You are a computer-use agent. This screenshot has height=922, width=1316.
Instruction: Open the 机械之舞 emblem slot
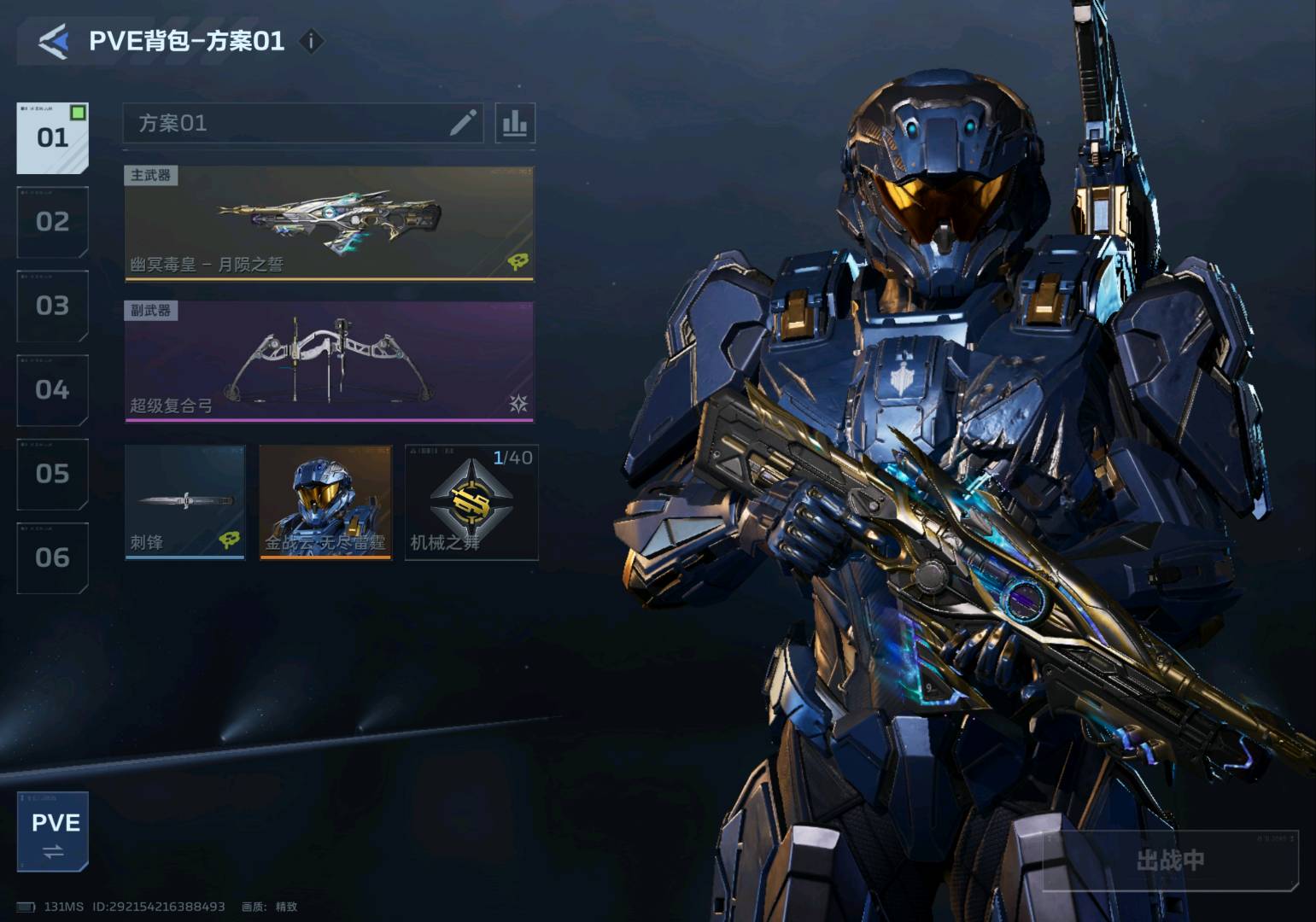coord(471,502)
